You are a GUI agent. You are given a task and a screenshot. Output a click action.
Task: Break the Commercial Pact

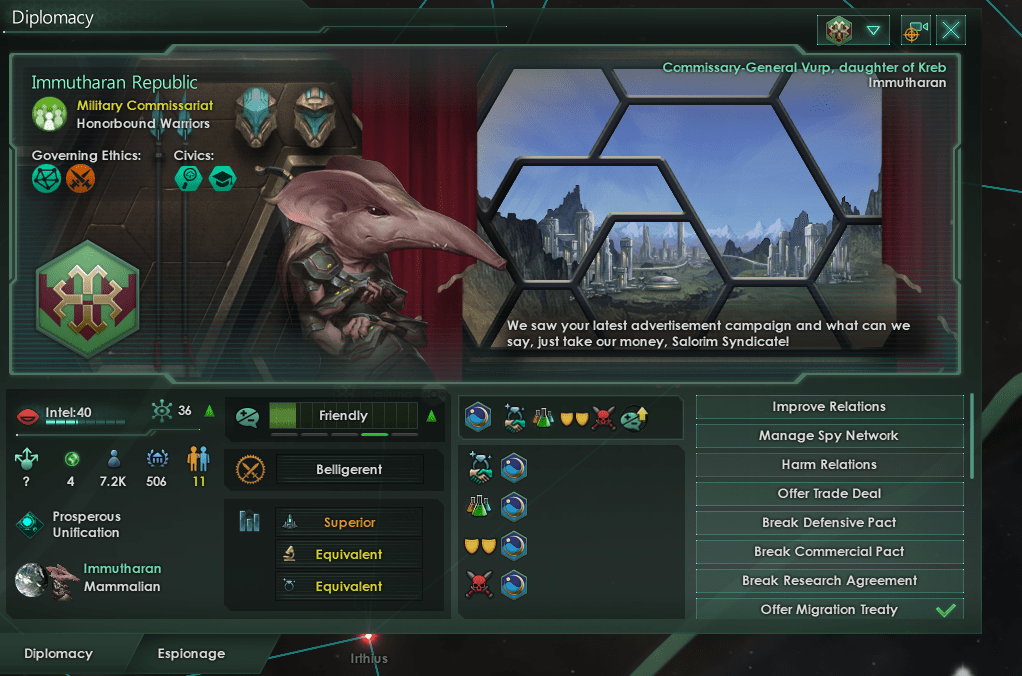[829, 552]
